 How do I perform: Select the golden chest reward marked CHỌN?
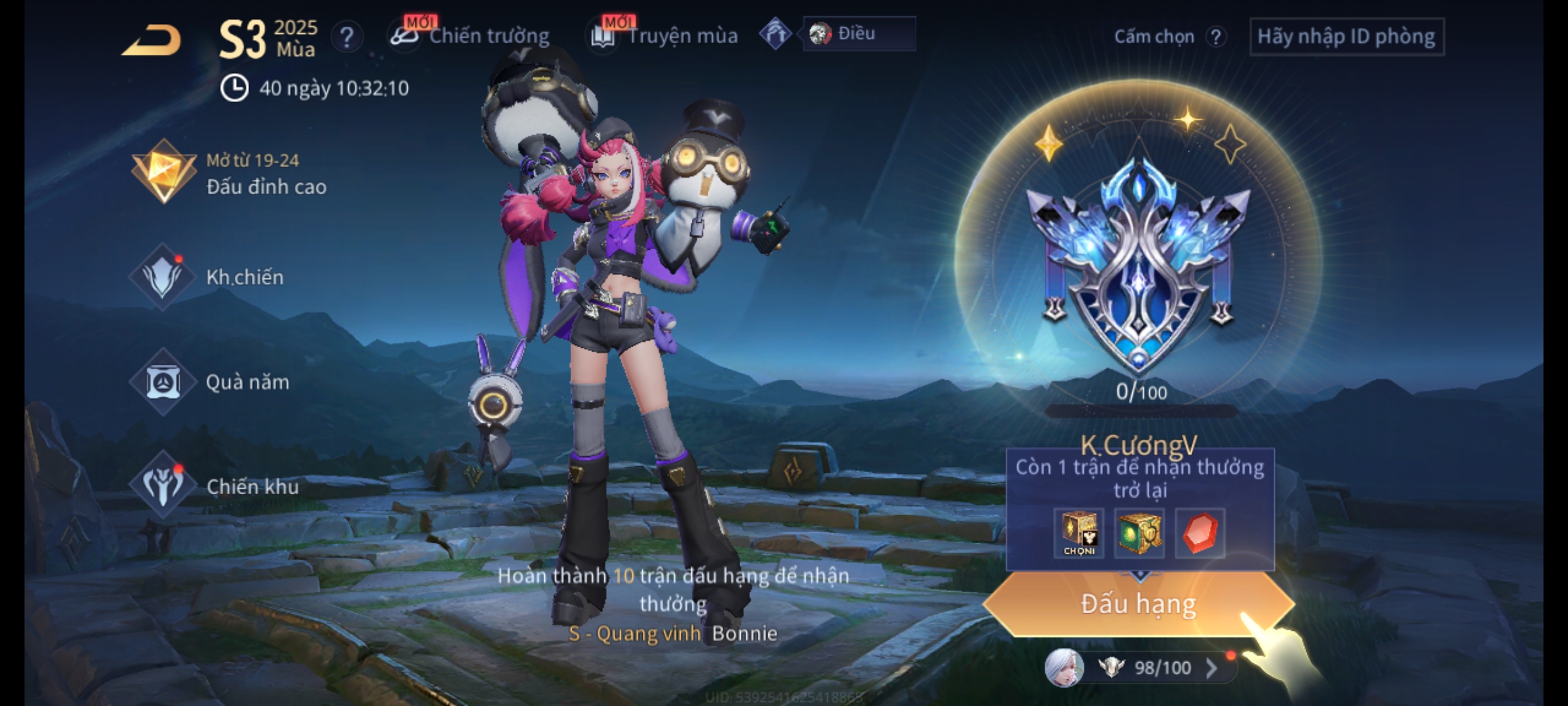[1079, 533]
